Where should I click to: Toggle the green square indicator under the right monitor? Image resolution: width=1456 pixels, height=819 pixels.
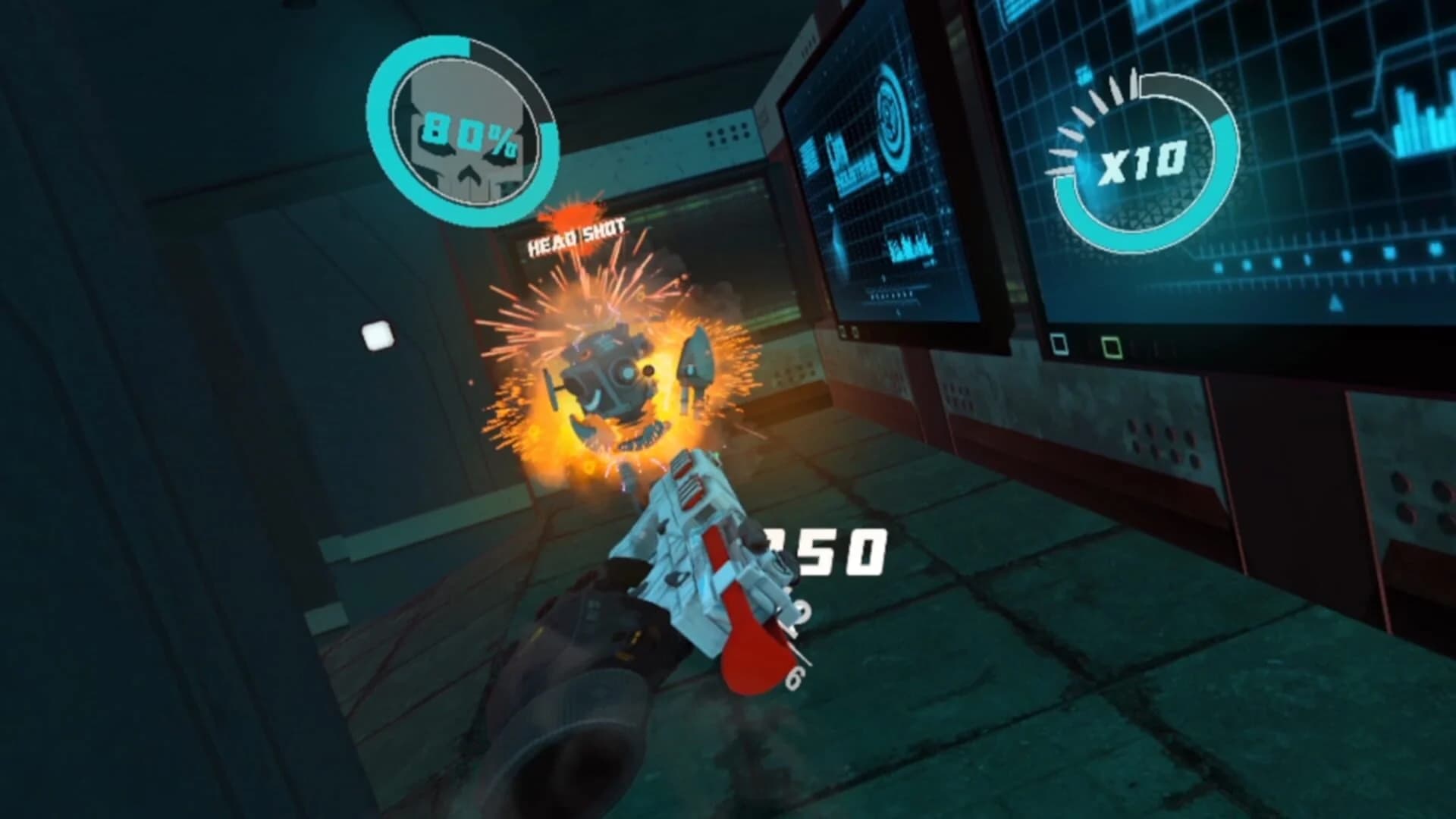coord(1111,348)
